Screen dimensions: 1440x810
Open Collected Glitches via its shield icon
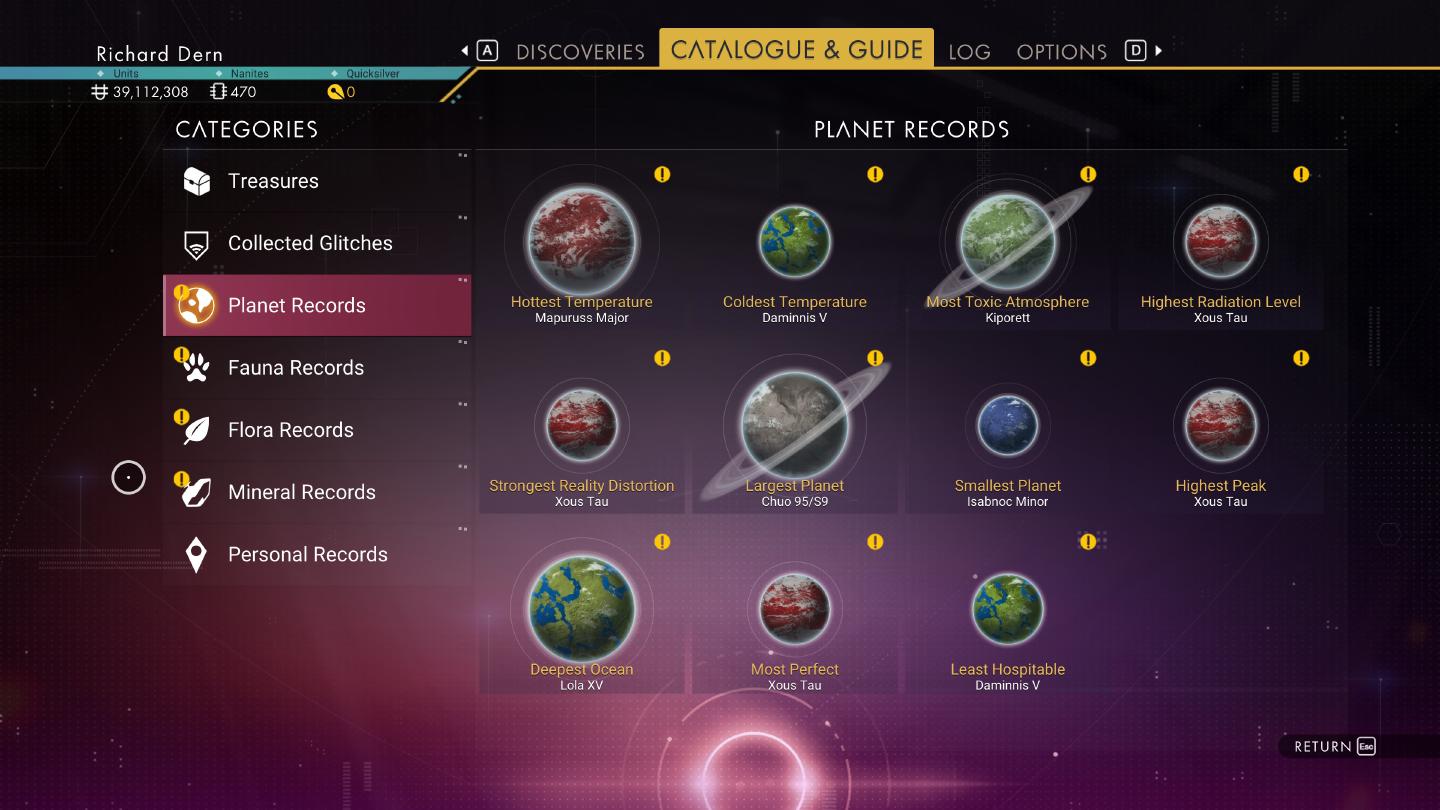[x=197, y=243]
